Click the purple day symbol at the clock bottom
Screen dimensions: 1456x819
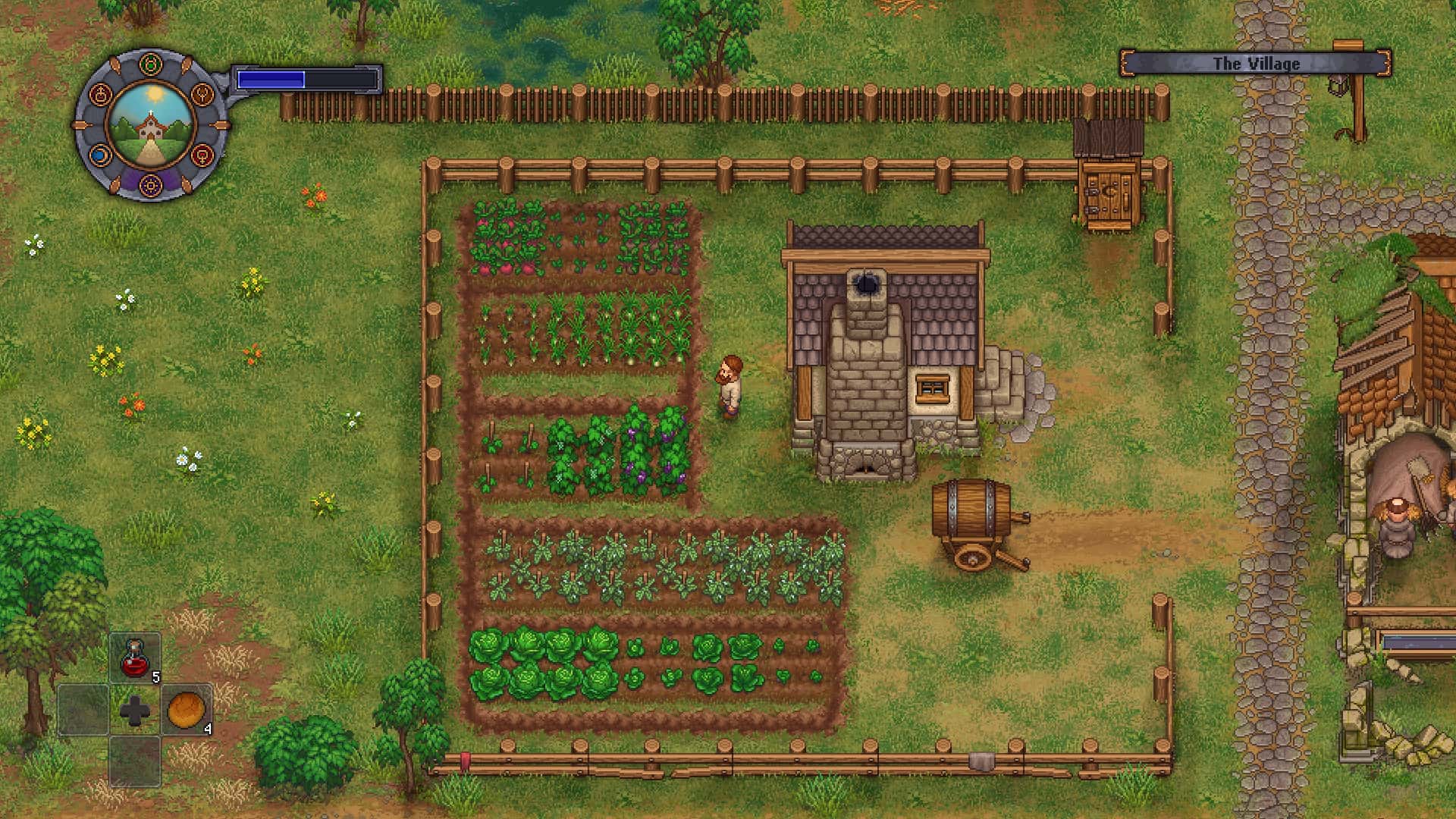point(151,184)
